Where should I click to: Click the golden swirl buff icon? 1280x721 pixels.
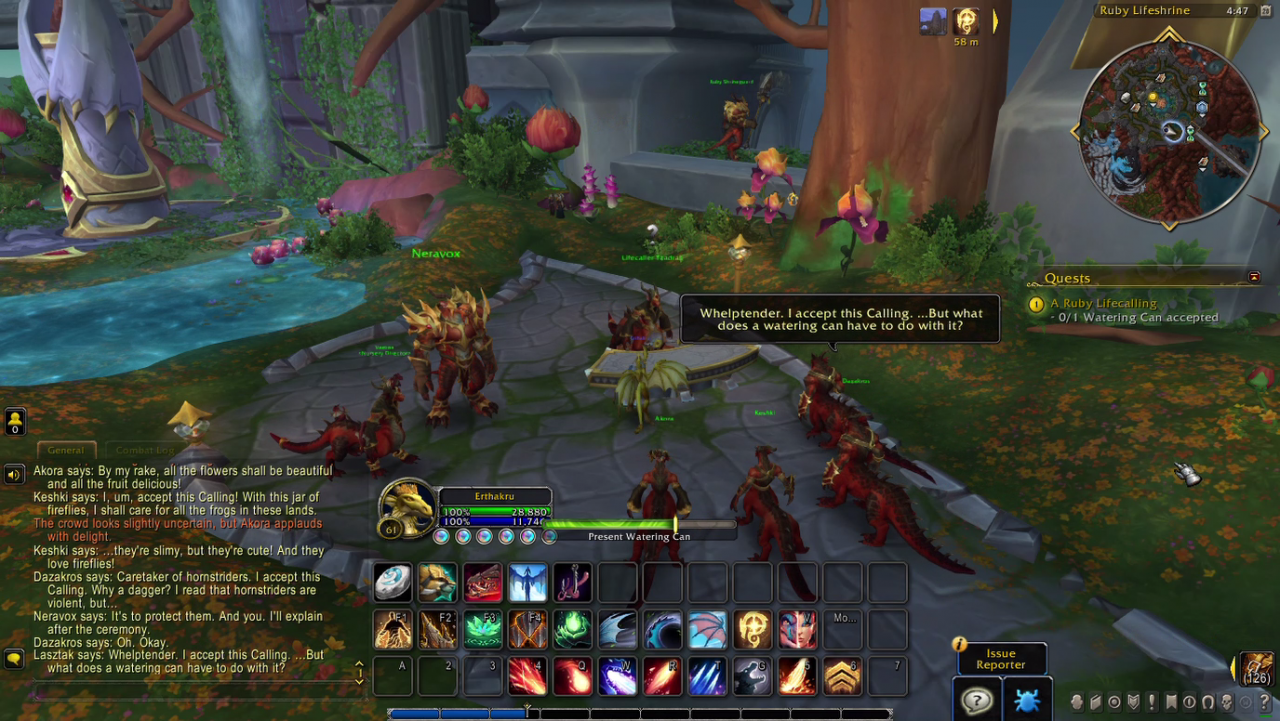966,21
